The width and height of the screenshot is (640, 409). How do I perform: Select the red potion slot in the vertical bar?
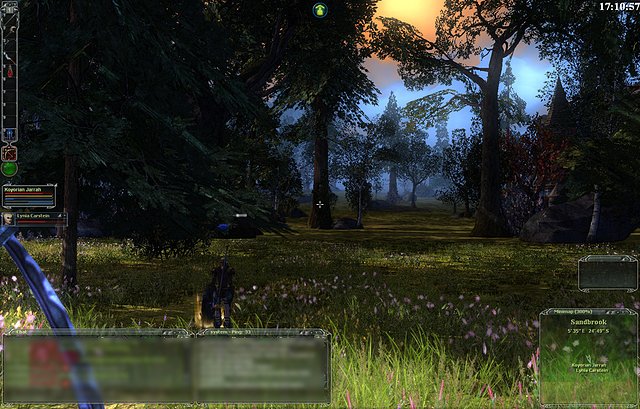click(x=10, y=72)
